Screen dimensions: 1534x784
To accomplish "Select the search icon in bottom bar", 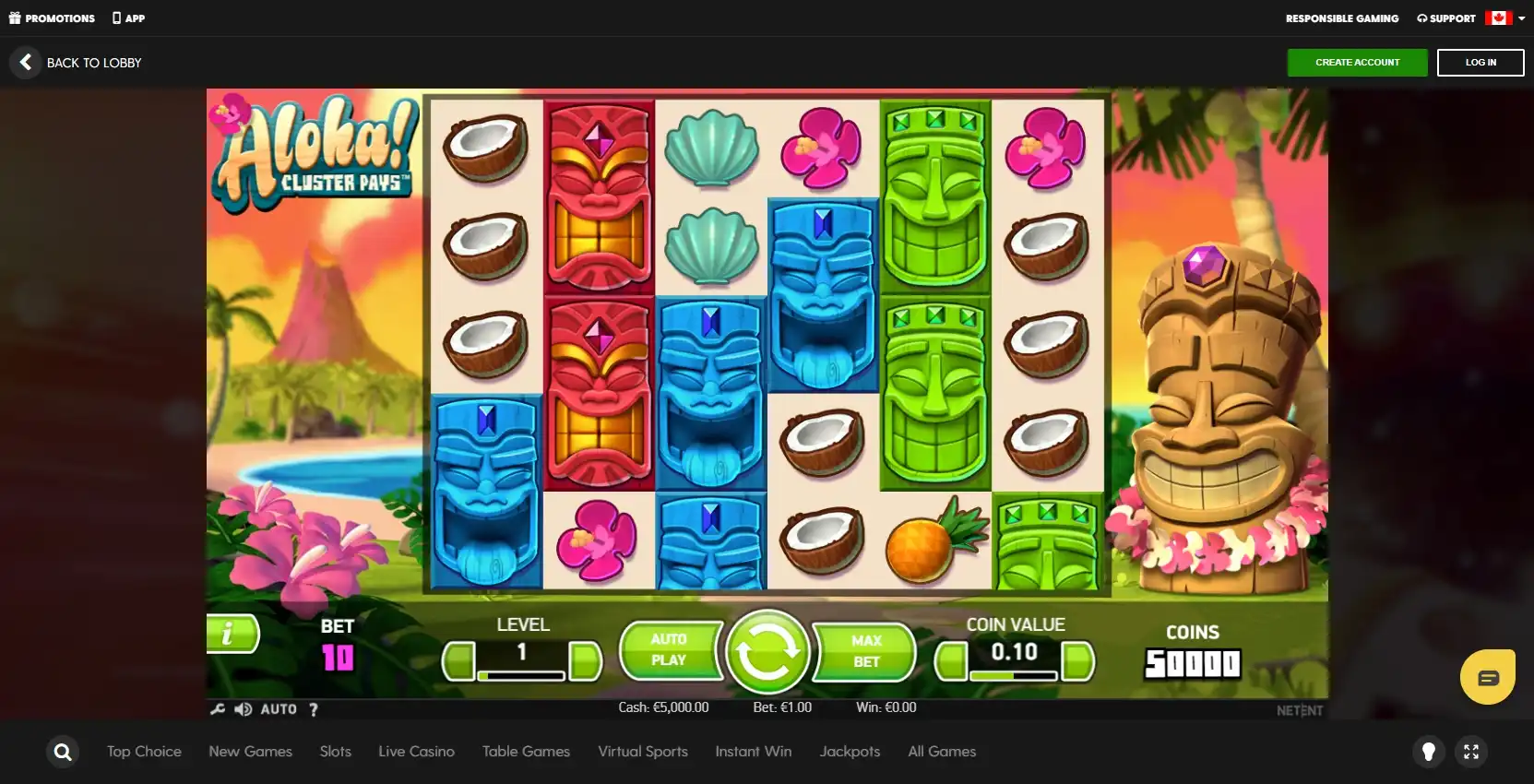I will click(62, 752).
